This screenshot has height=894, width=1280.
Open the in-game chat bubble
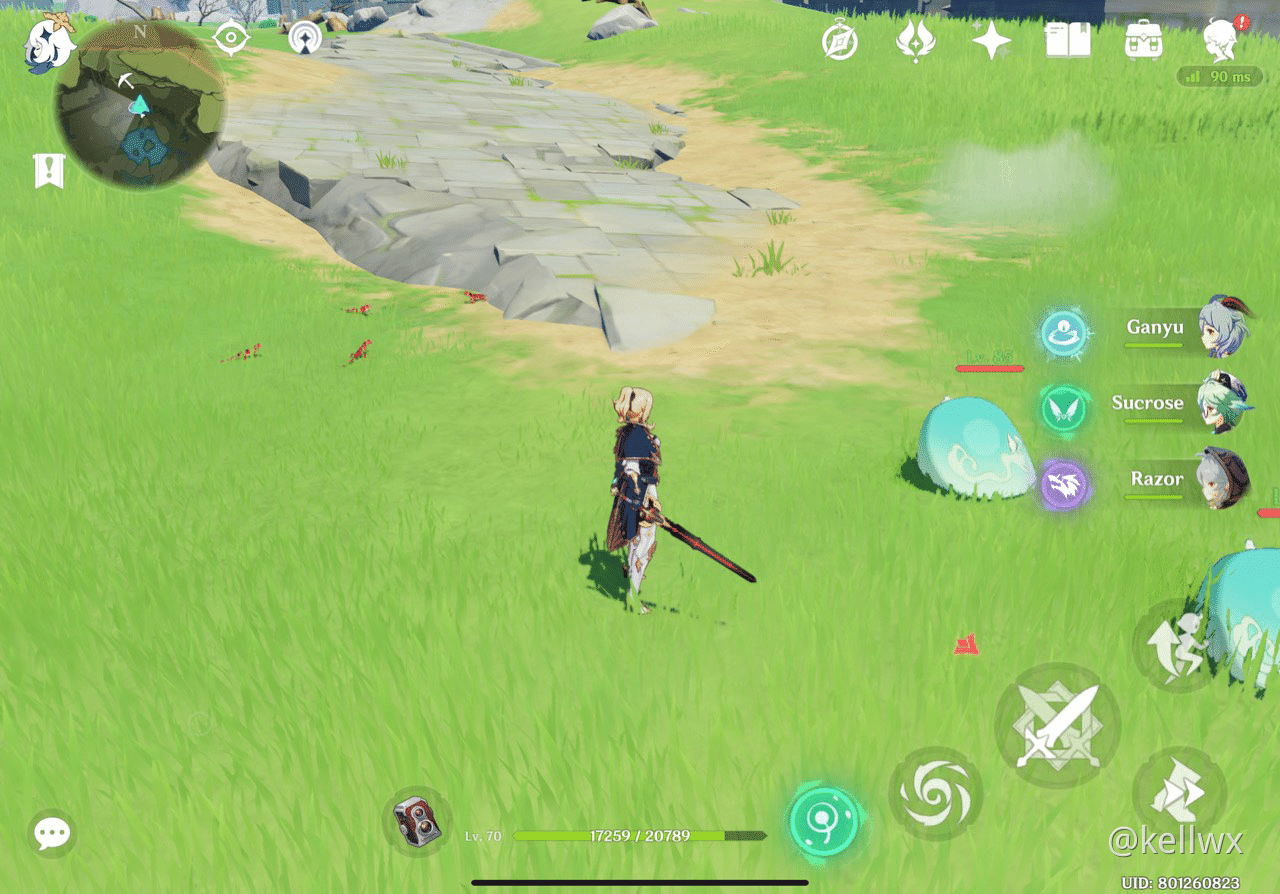click(50, 832)
